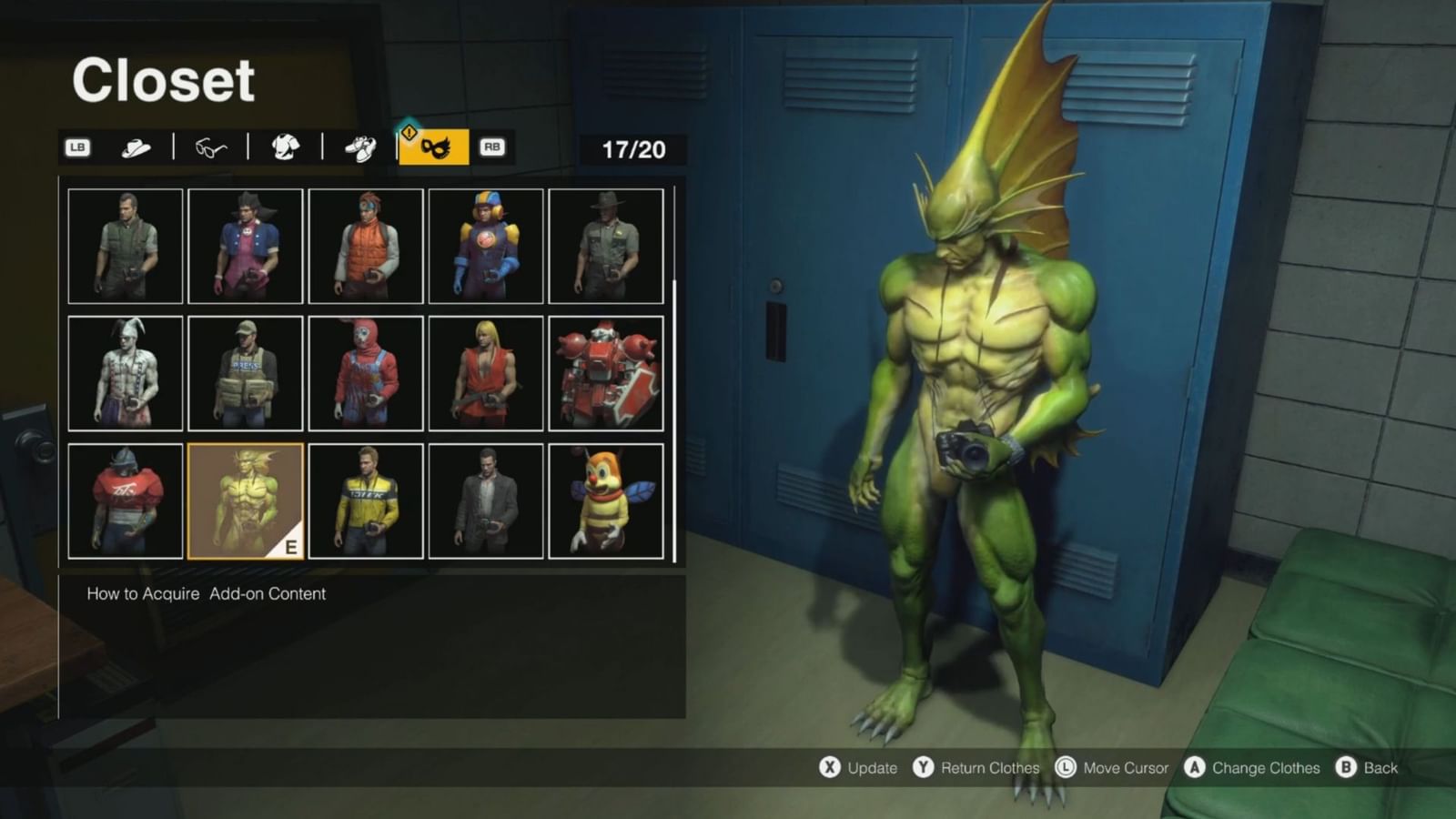The width and height of the screenshot is (1456, 819).
Task: Select the hat category icon
Action: pyautogui.click(x=135, y=147)
